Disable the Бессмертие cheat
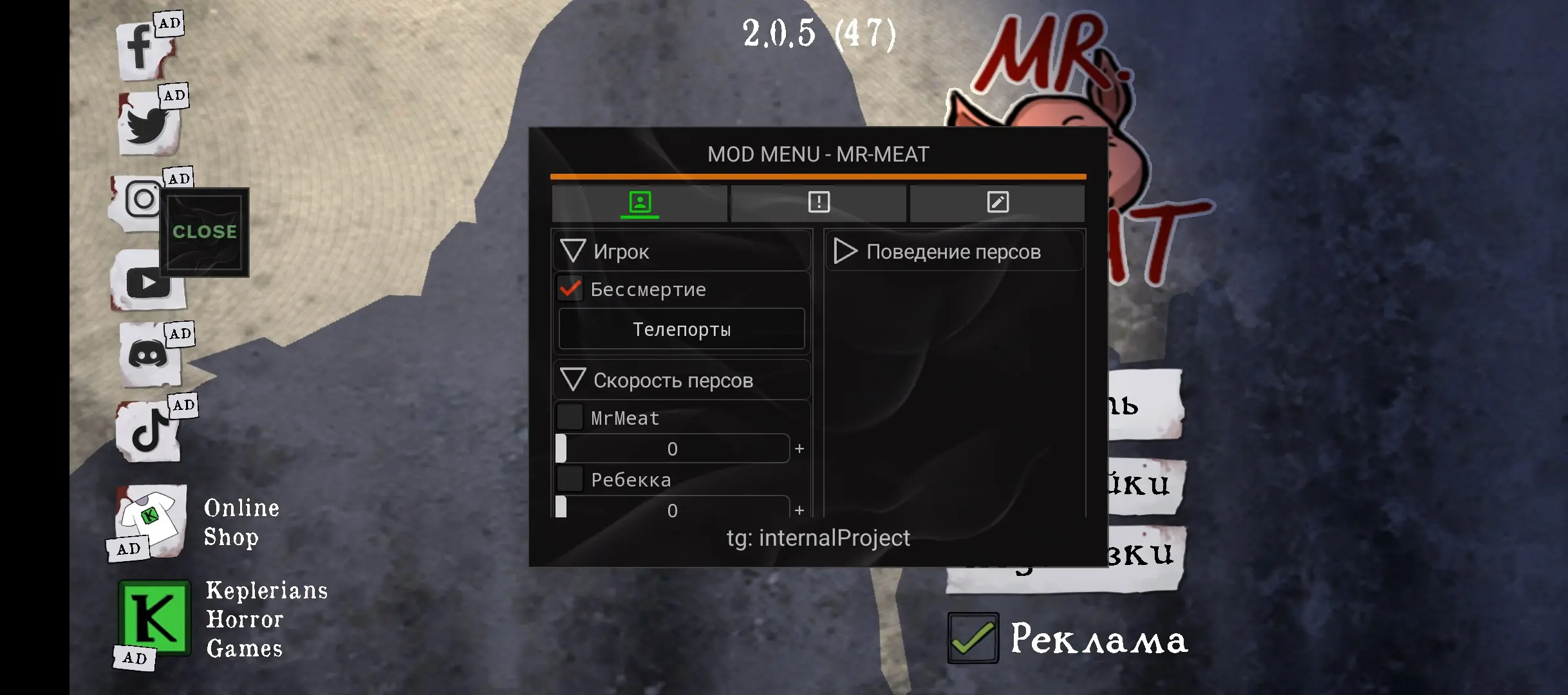The image size is (1568, 695). click(x=569, y=290)
